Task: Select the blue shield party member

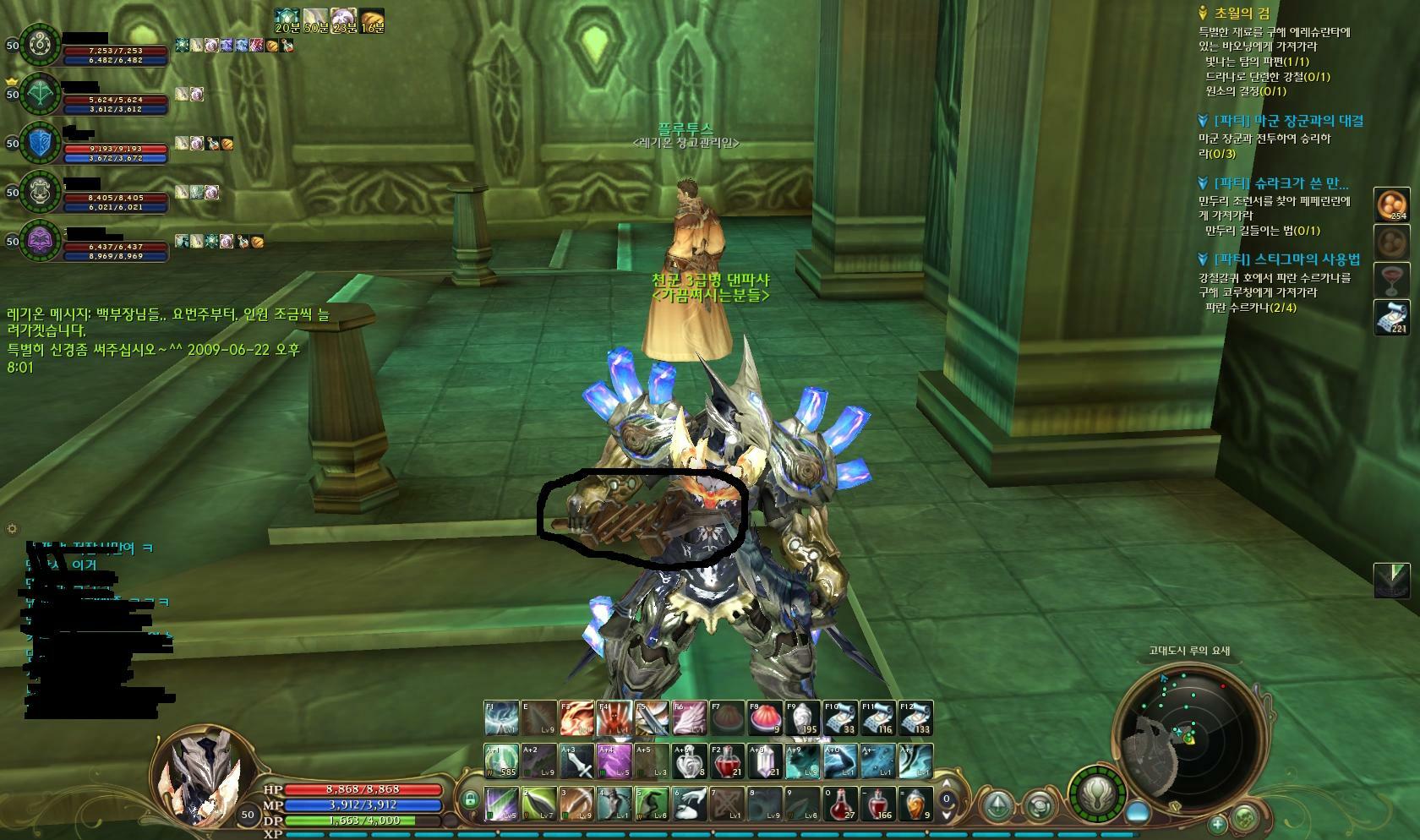Action: [41, 144]
